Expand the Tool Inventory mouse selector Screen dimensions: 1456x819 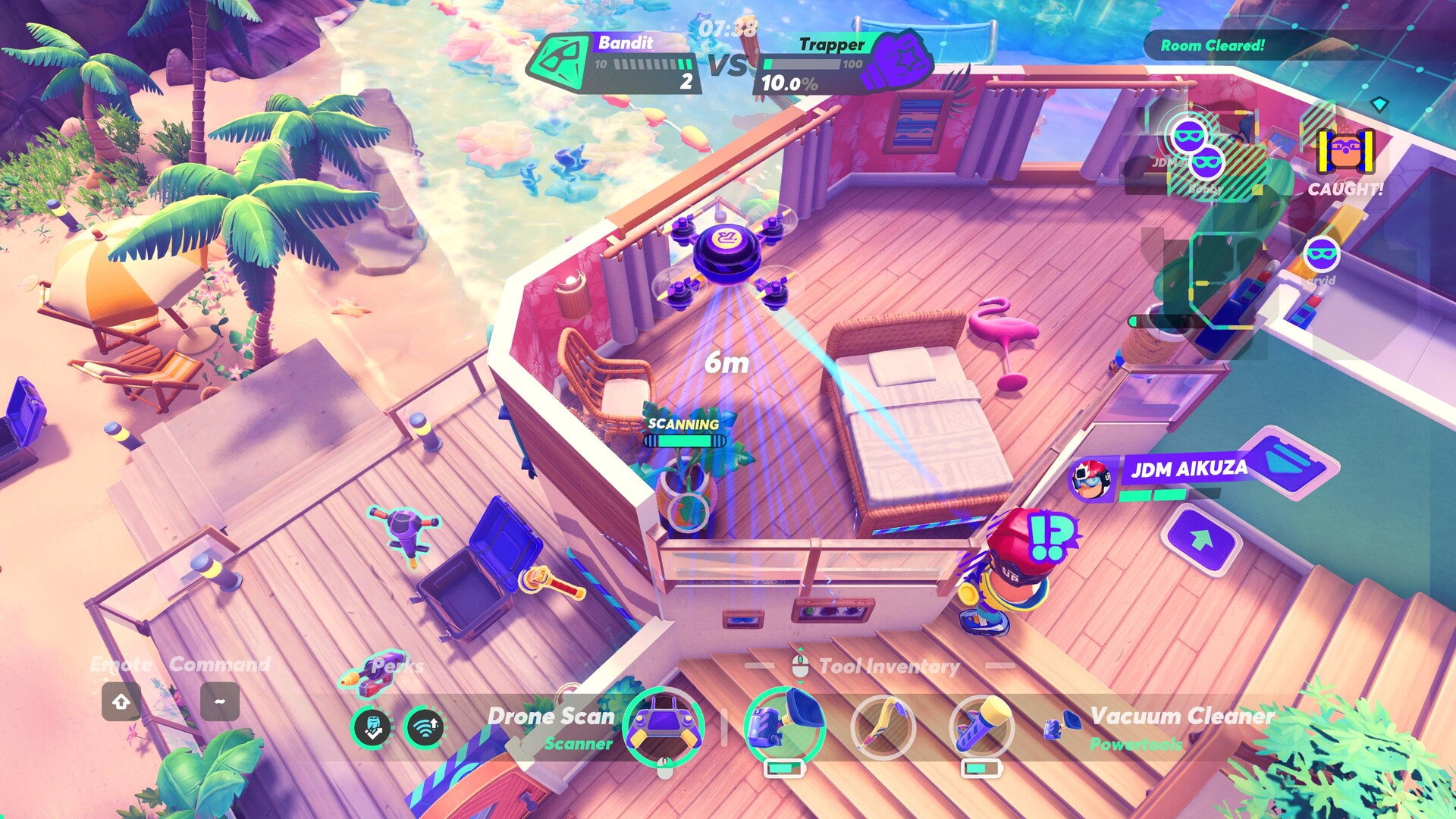pyautogui.click(x=799, y=665)
